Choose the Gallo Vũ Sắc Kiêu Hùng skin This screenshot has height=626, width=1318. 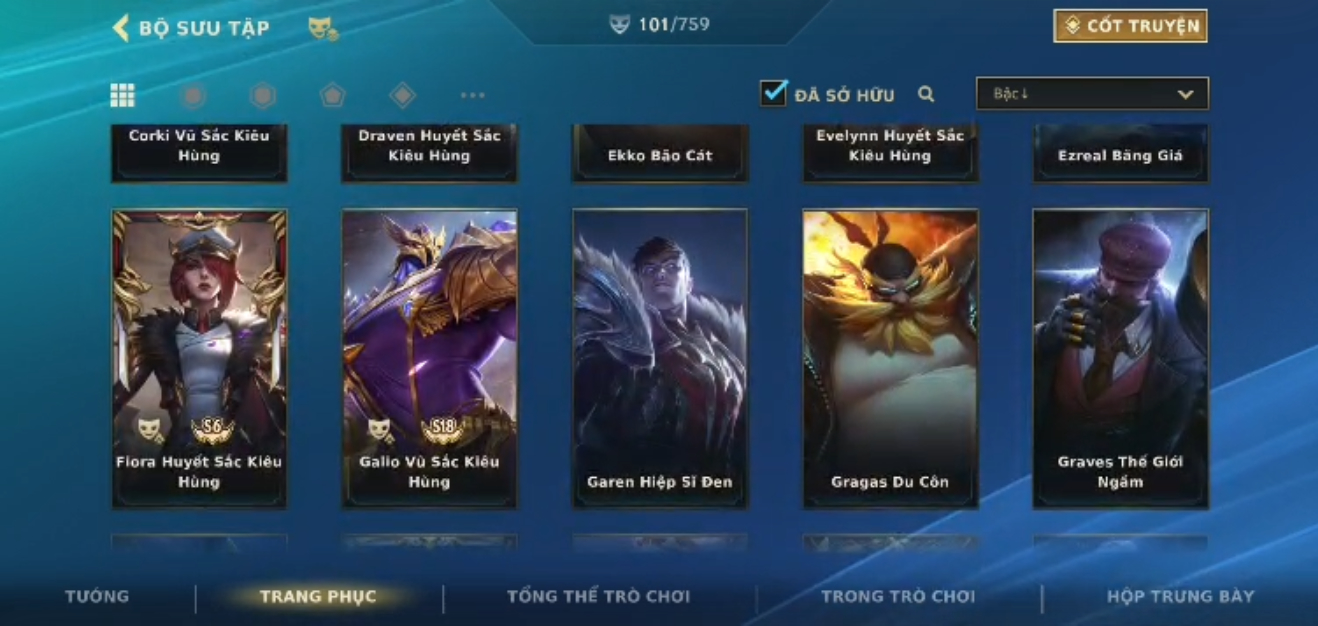pyautogui.click(x=429, y=358)
